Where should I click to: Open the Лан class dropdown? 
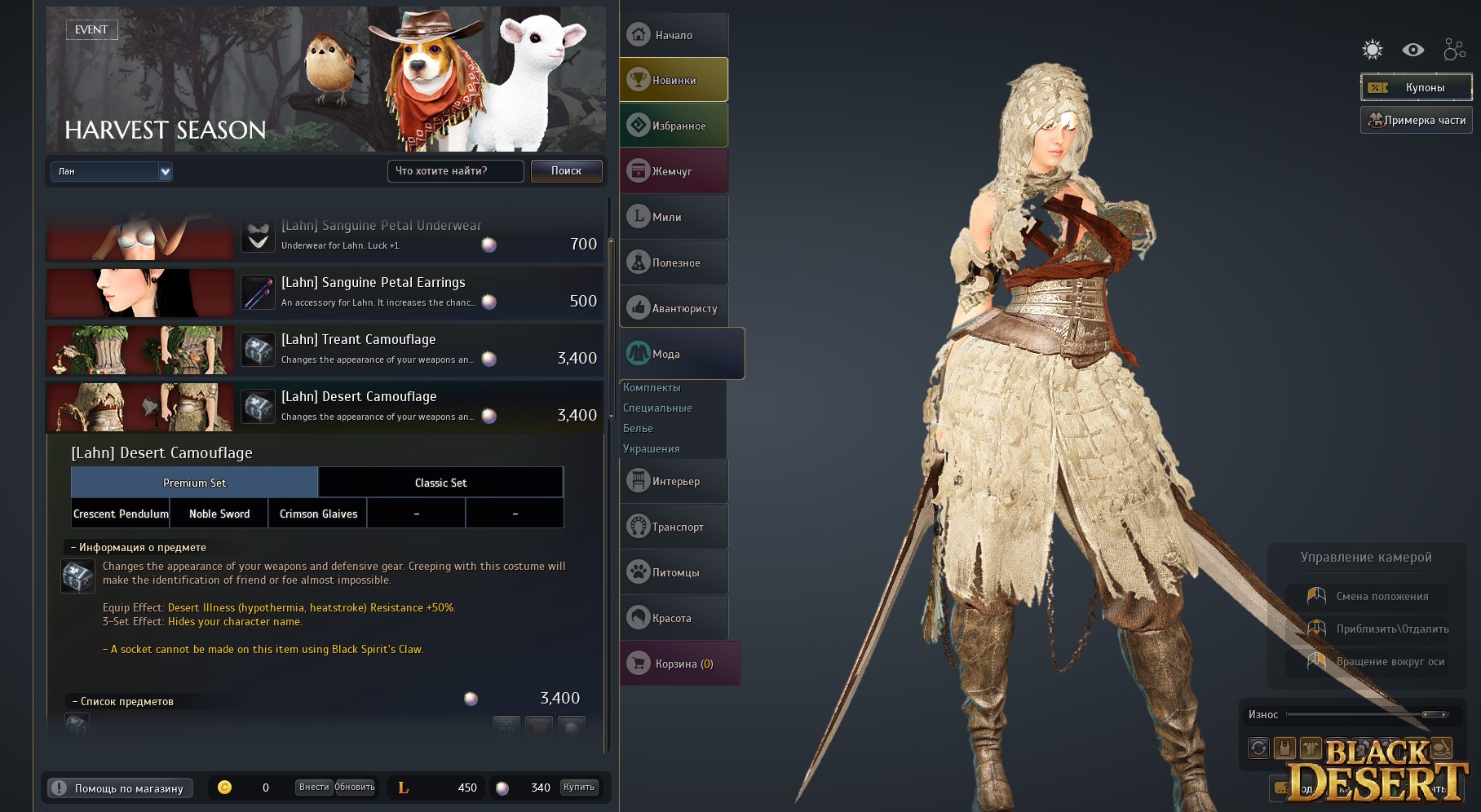(112, 171)
